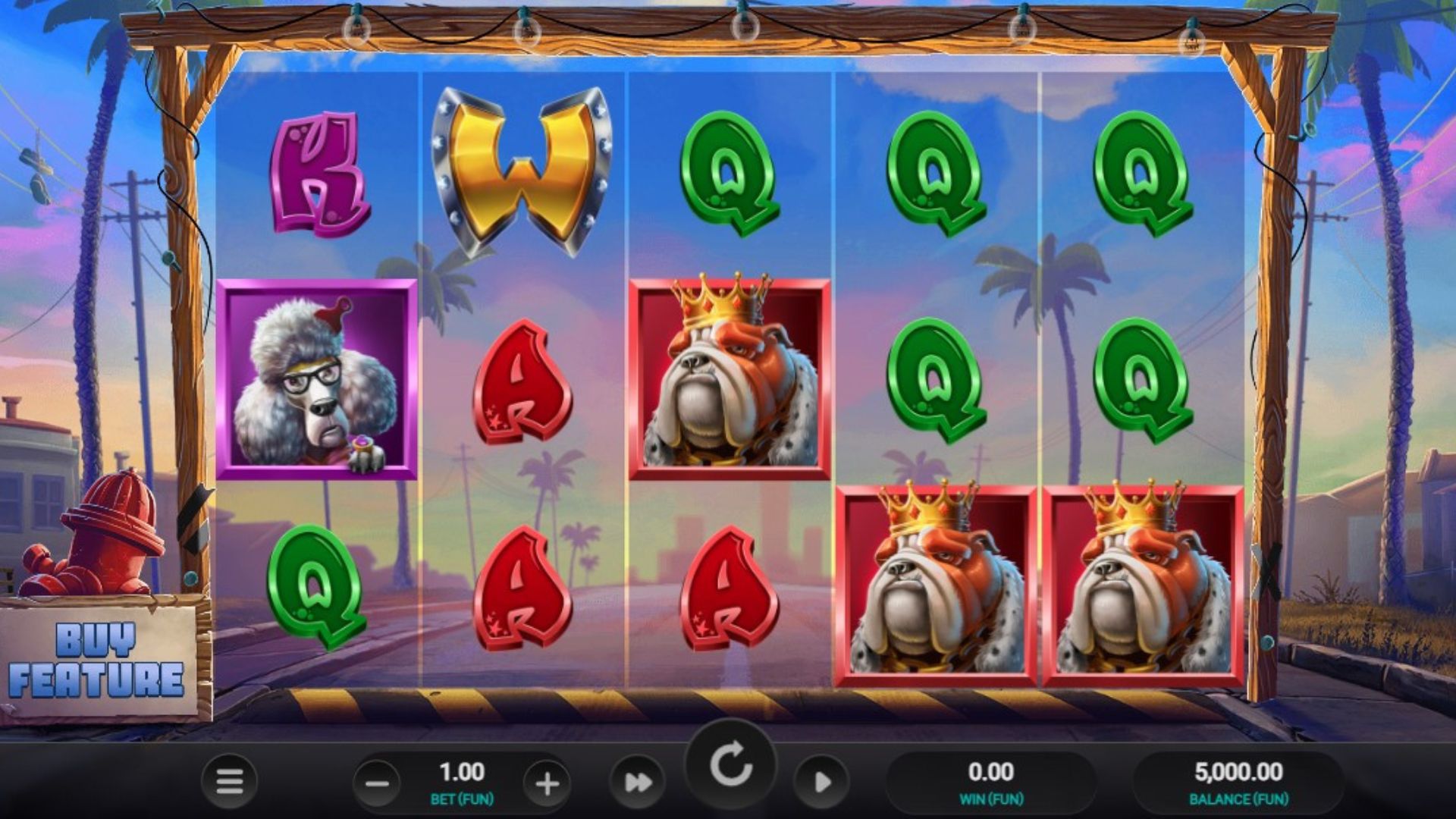Decrease the bet with minus button
This screenshot has height=819, width=1456.
click(x=377, y=783)
